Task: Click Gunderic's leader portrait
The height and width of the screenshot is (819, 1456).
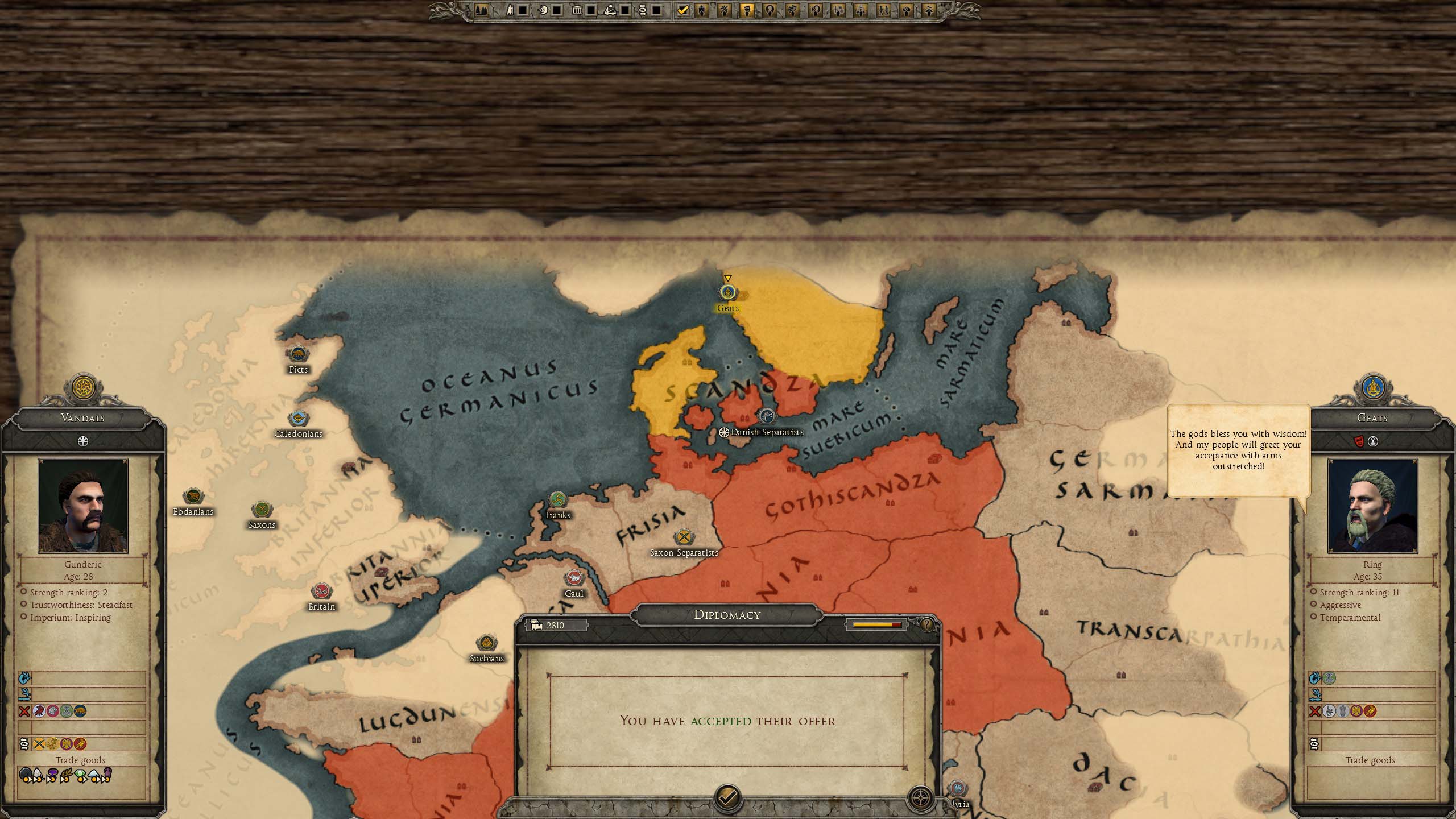Action: (83, 506)
